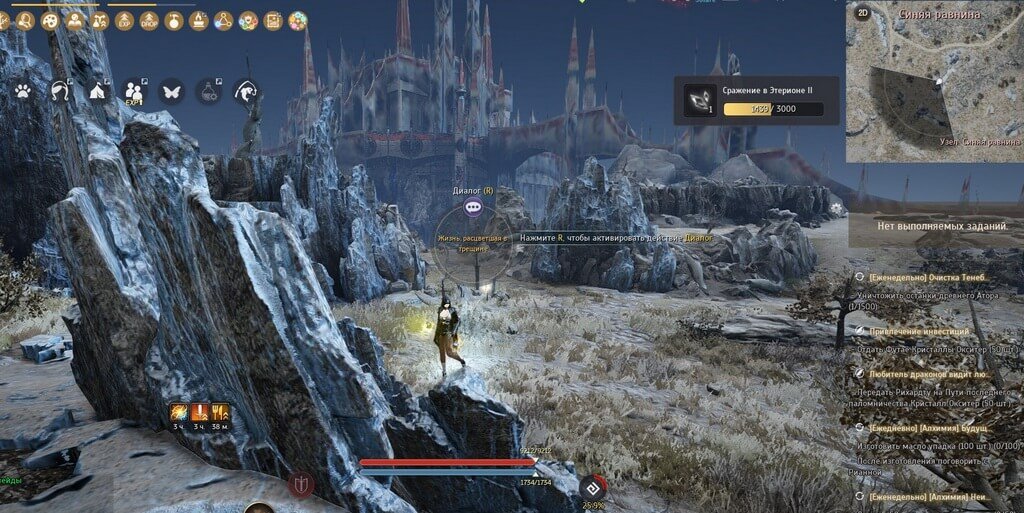Open the Сражение в Этерионе II tracker

click(x=755, y=100)
